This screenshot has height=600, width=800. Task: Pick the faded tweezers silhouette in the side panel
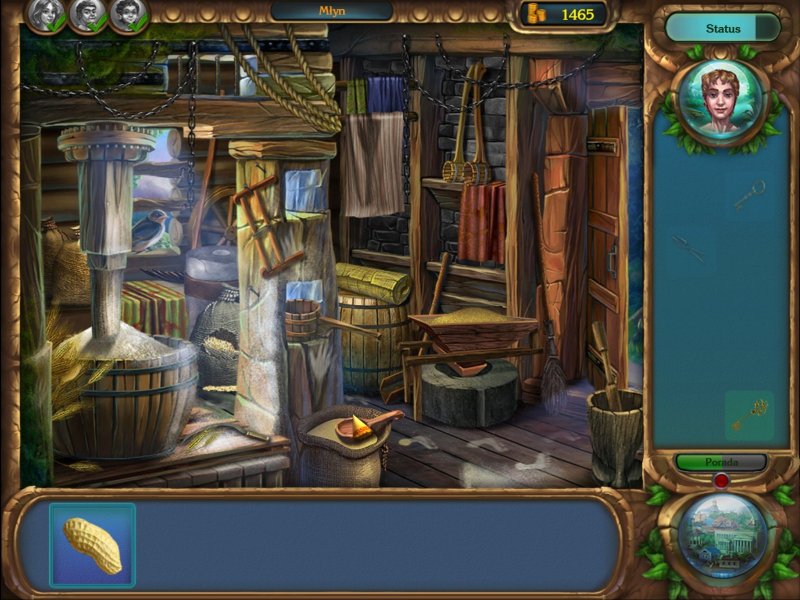(x=687, y=247)
